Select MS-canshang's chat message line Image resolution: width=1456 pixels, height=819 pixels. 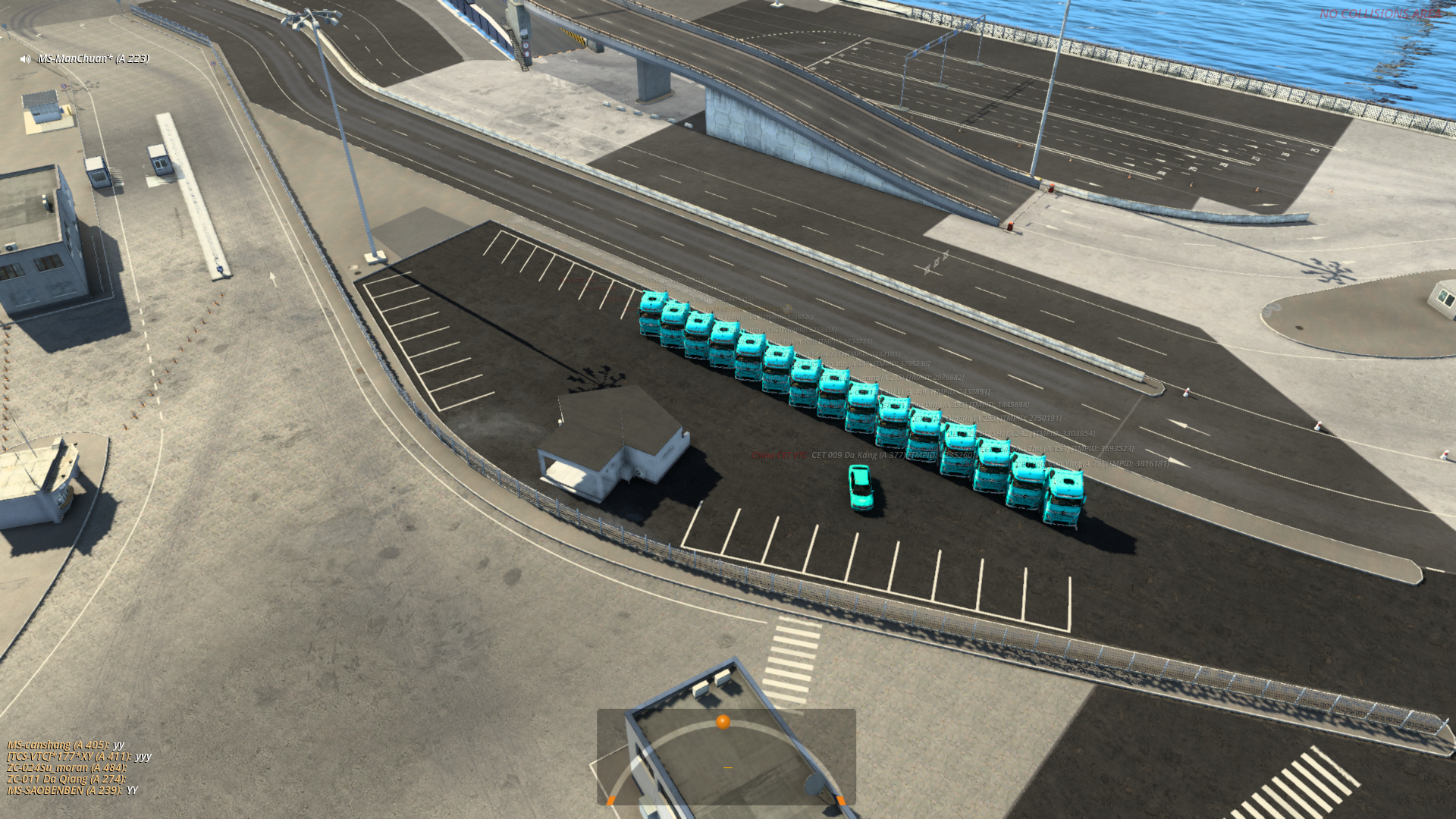pyautogui.click(x=65, y=745)
